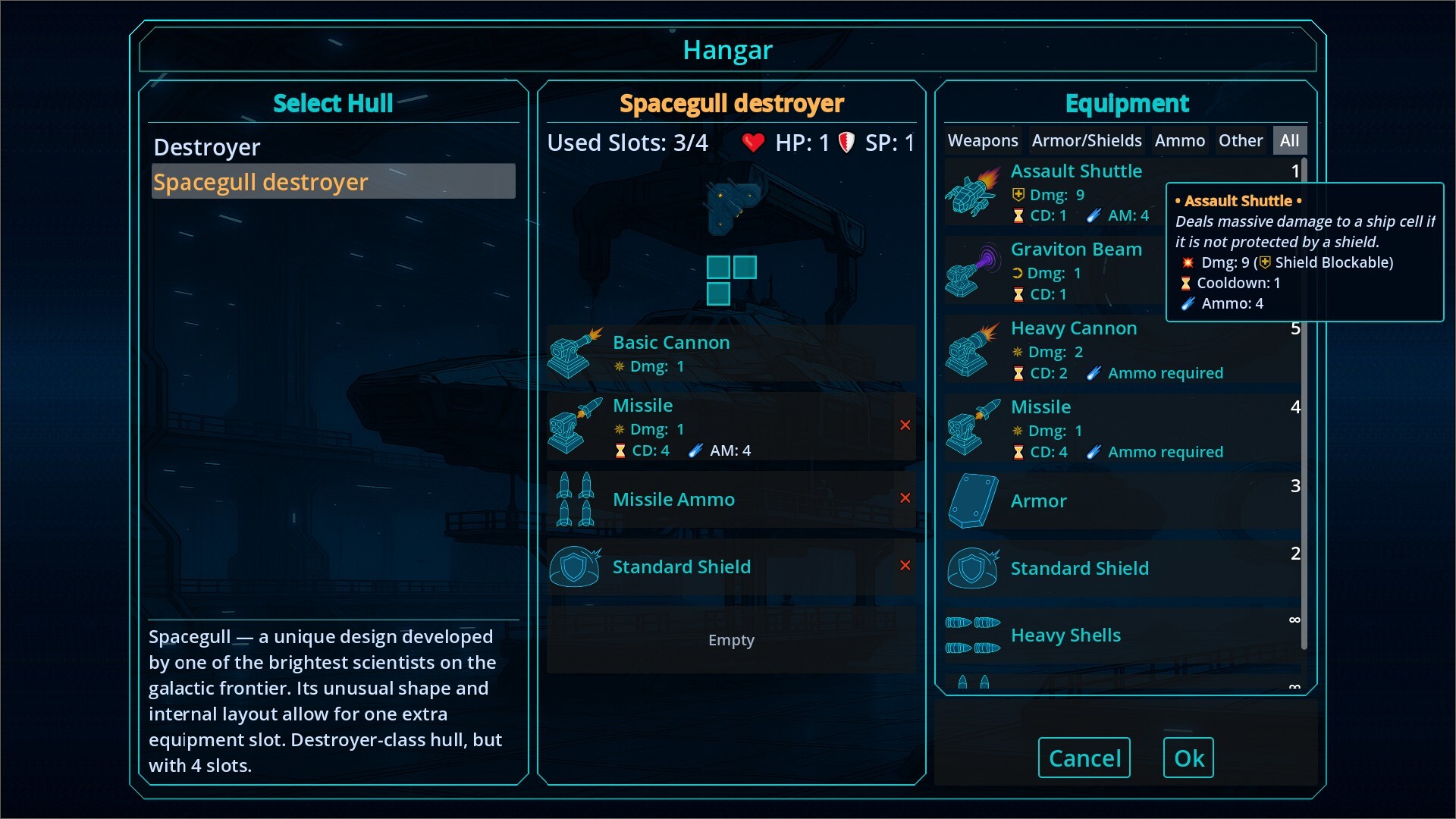Switch to the Weapons tab
Screen dimensions: 1456x819
(982, 140)
